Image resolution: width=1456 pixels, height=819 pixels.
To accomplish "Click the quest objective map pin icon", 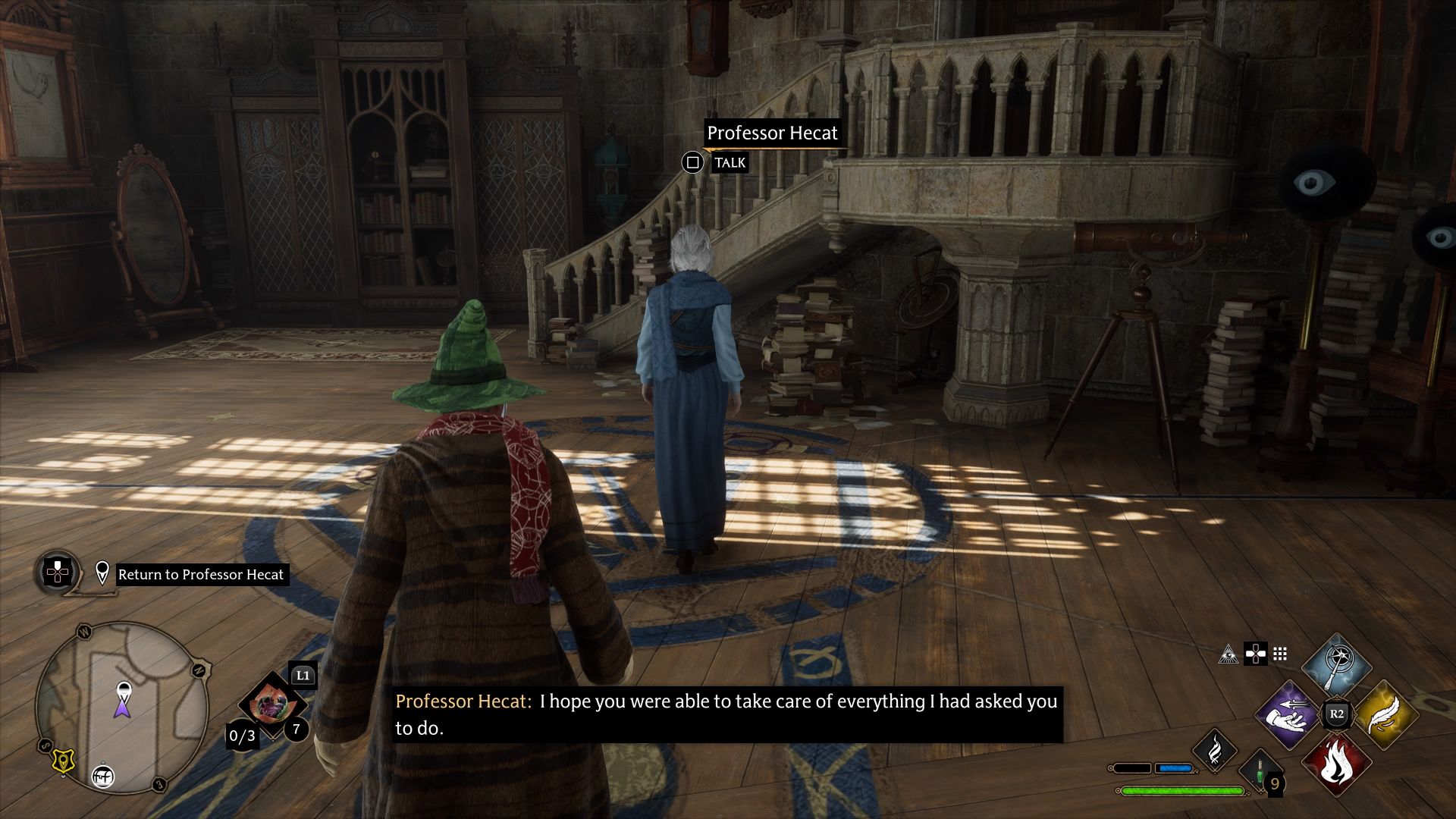I will (102, 572).
